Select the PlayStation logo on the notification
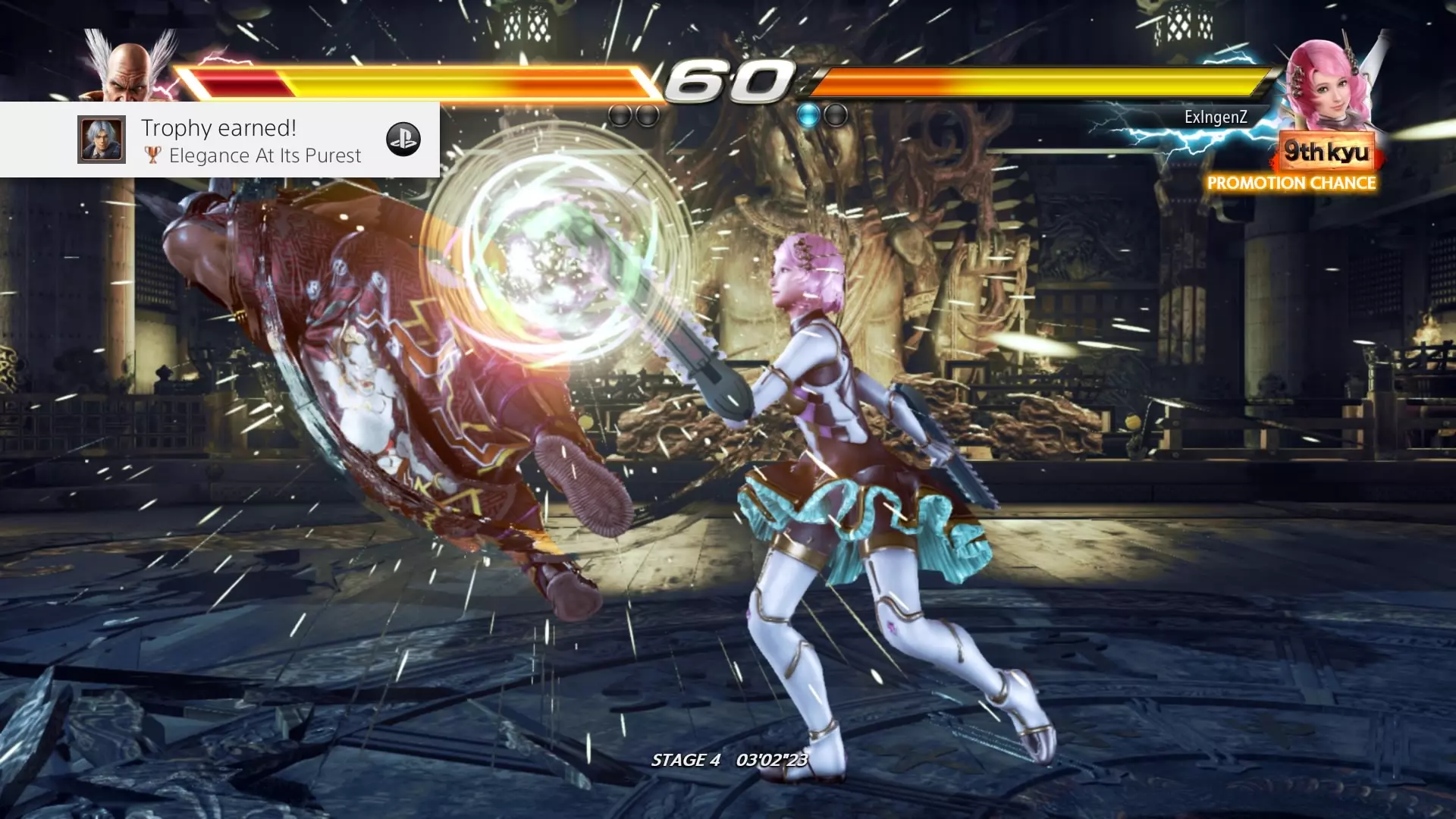Screen dimensions: 1456x819 tap(403, 140)
